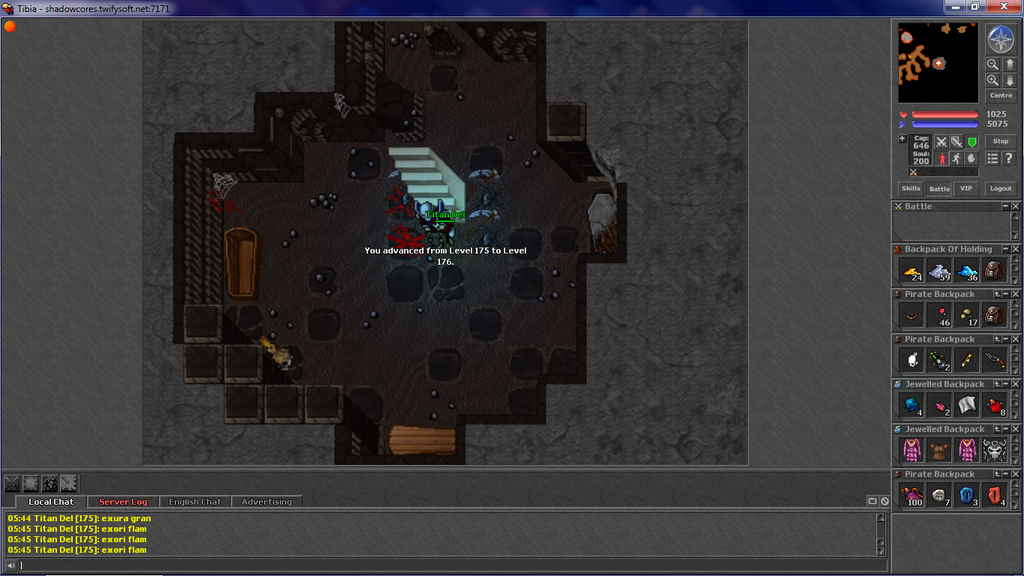Zoom out the minimap with minus magnifier

(993, 65)
